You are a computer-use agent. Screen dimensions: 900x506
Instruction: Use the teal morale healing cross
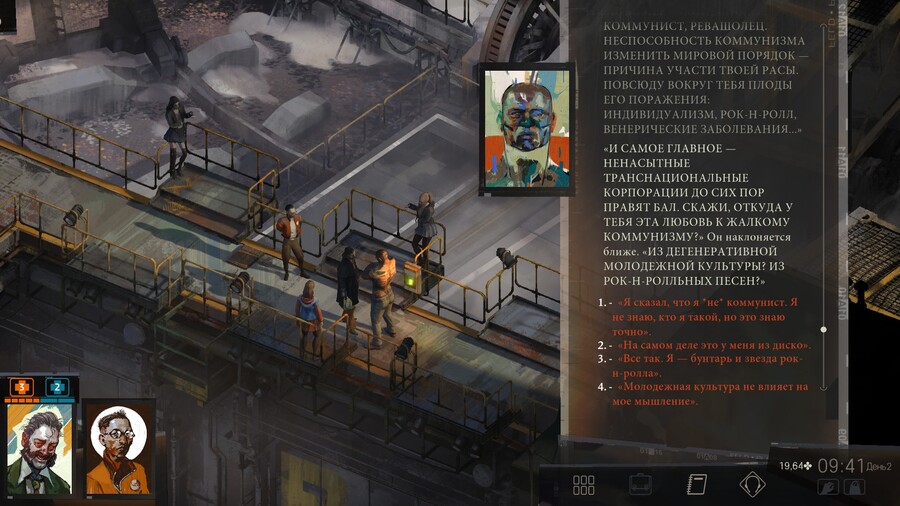(x=57, y=386)
